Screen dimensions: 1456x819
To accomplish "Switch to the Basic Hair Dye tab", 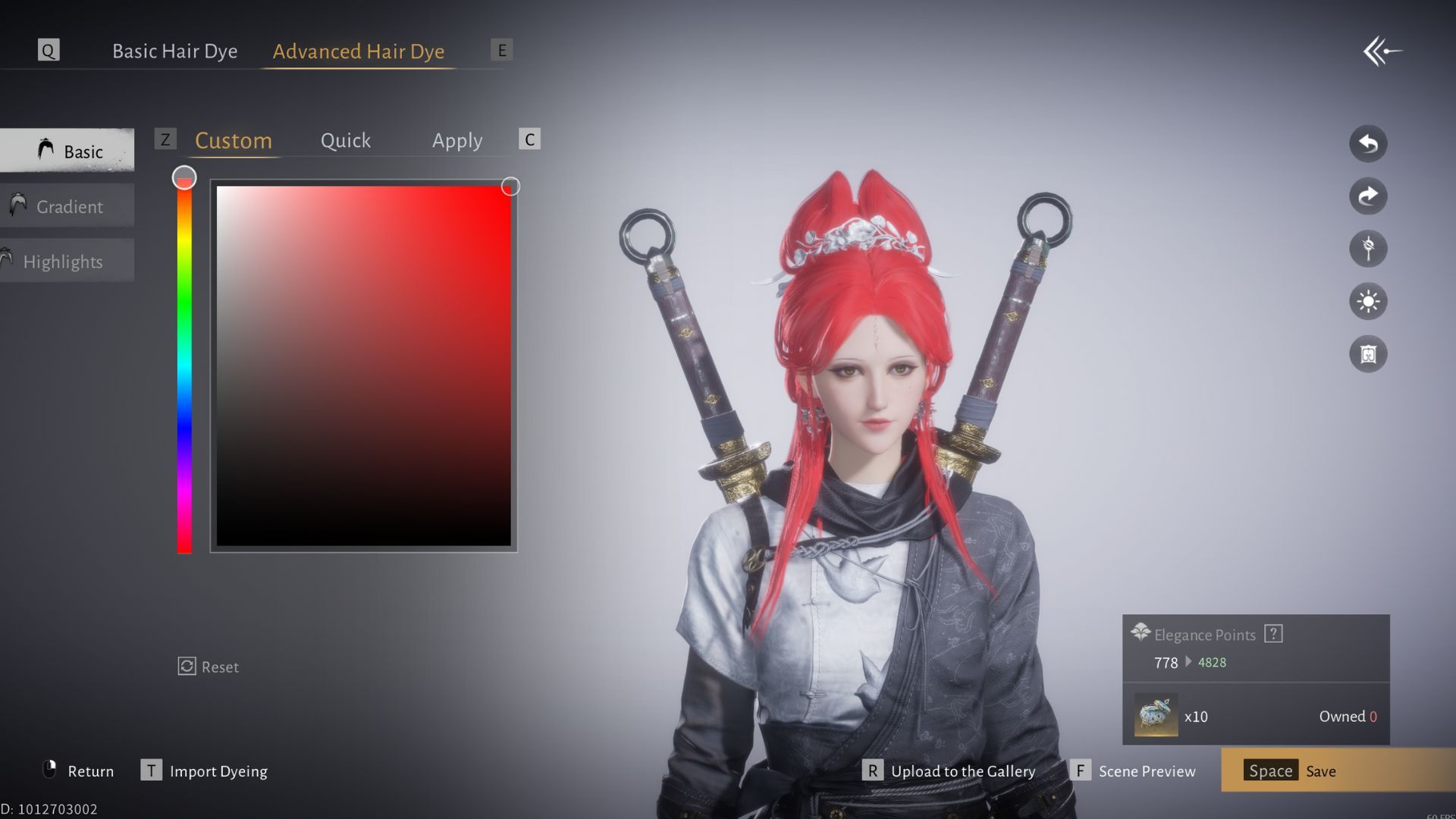I will coord(174,51).
